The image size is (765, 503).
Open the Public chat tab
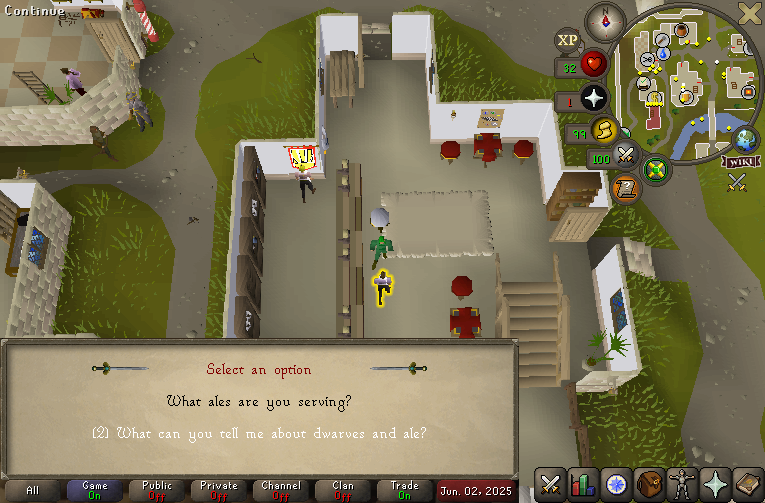[x=157, y=490]
